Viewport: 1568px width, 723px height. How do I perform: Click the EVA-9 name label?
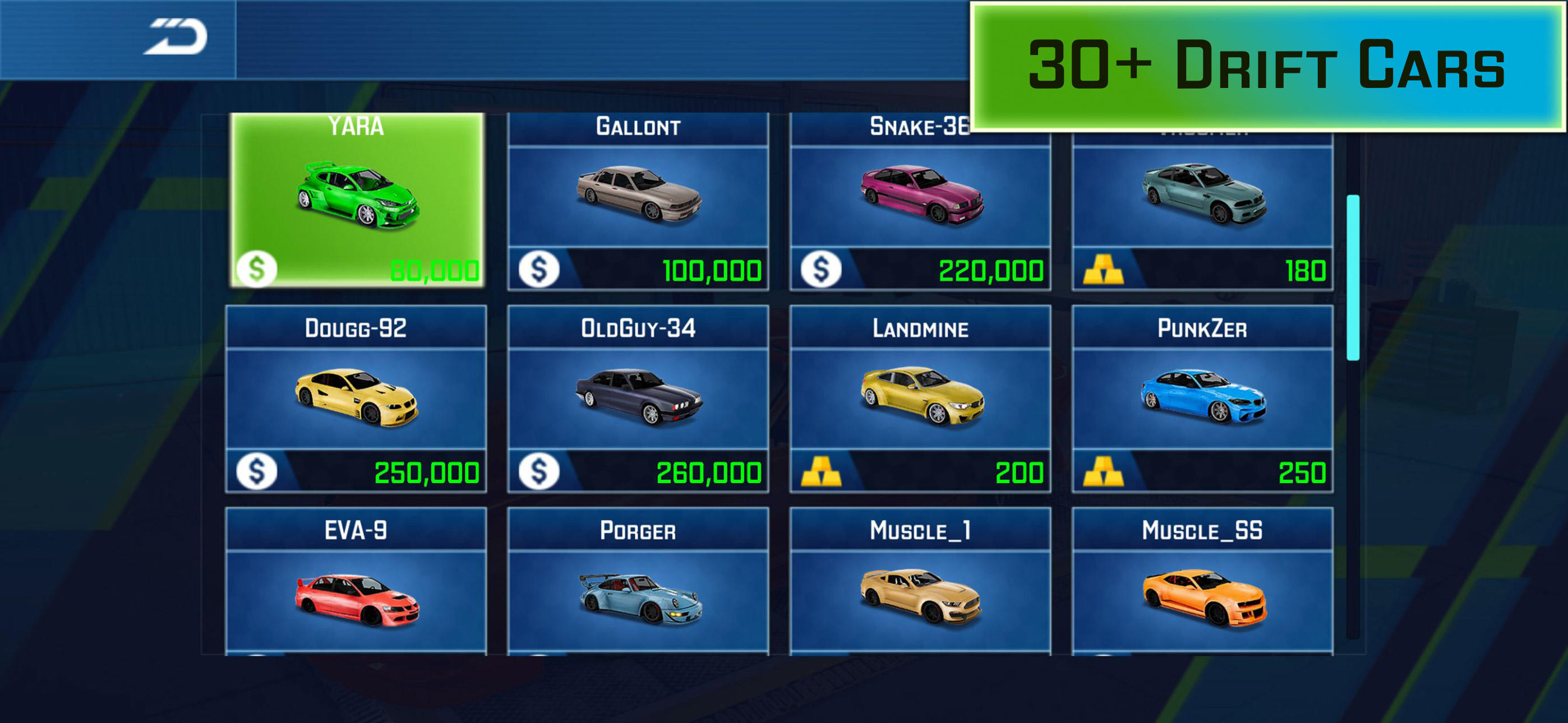pyautogui.click(x=355, y=530)
